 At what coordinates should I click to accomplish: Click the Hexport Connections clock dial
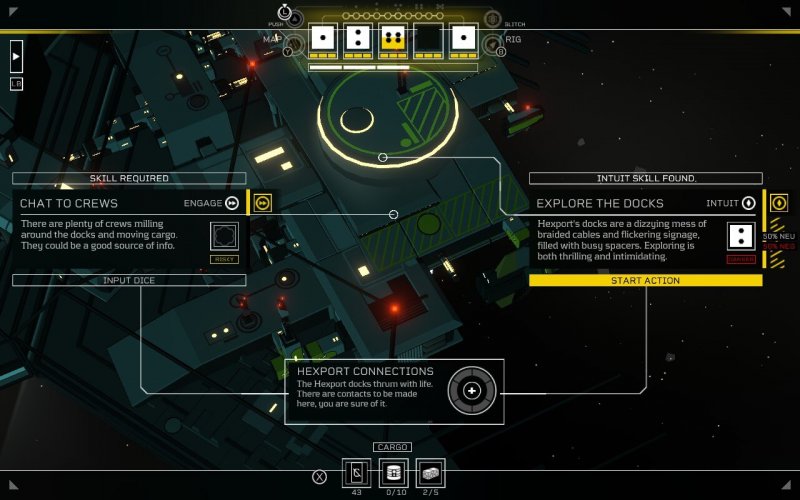point(472,389)
